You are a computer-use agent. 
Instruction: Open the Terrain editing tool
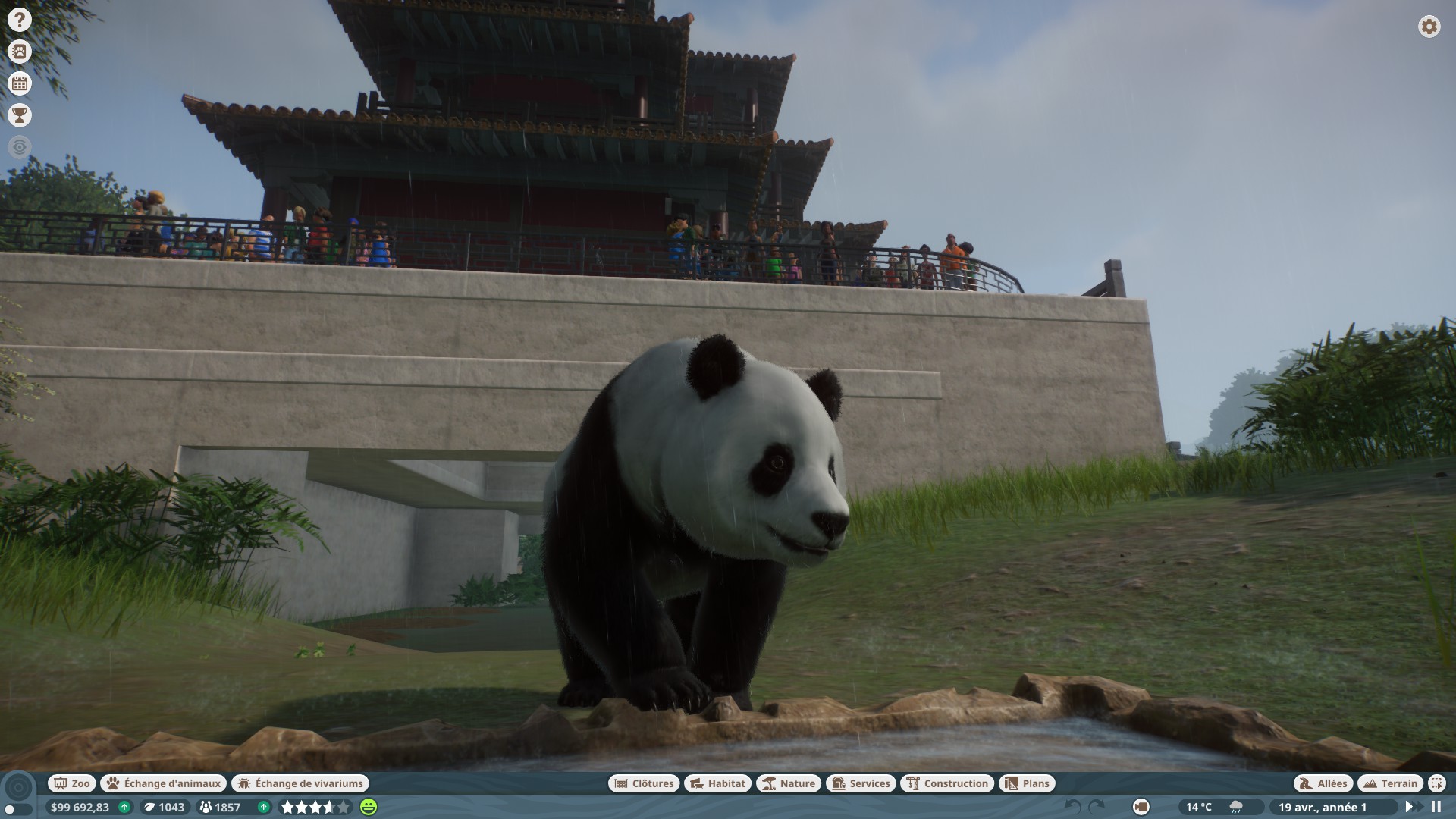(1390, 783)
